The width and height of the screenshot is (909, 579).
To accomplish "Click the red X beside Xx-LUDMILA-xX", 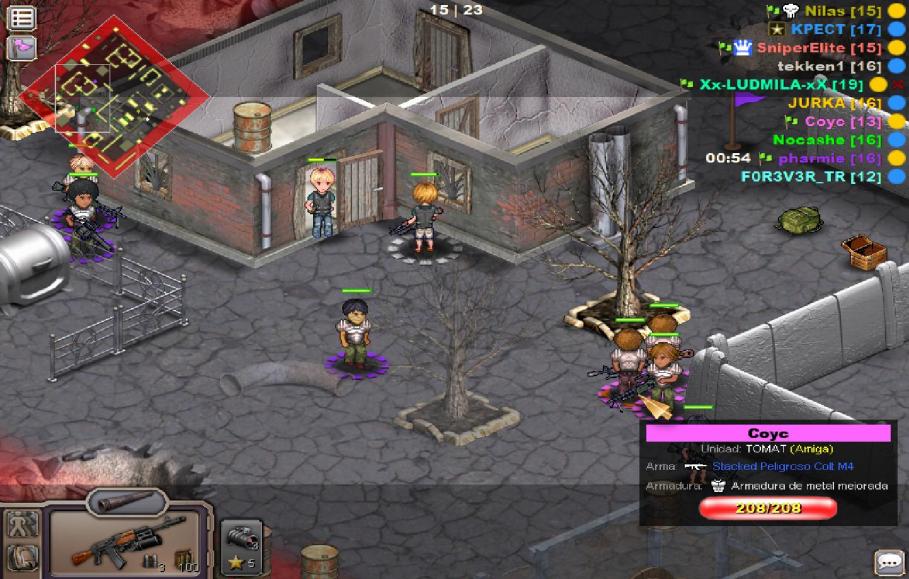I will pyautogui.click(x=899, y=85).
